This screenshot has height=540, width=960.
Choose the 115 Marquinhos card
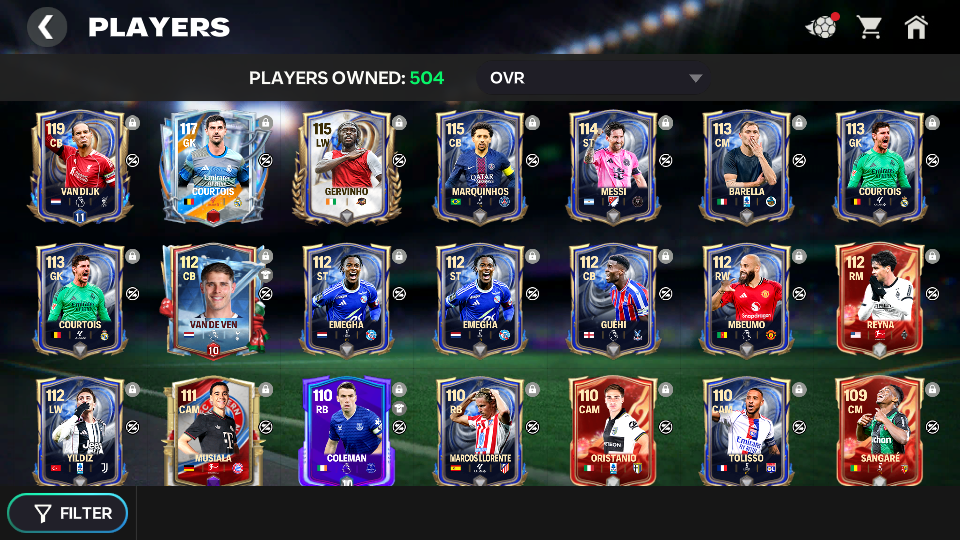[x=479, y=165]
